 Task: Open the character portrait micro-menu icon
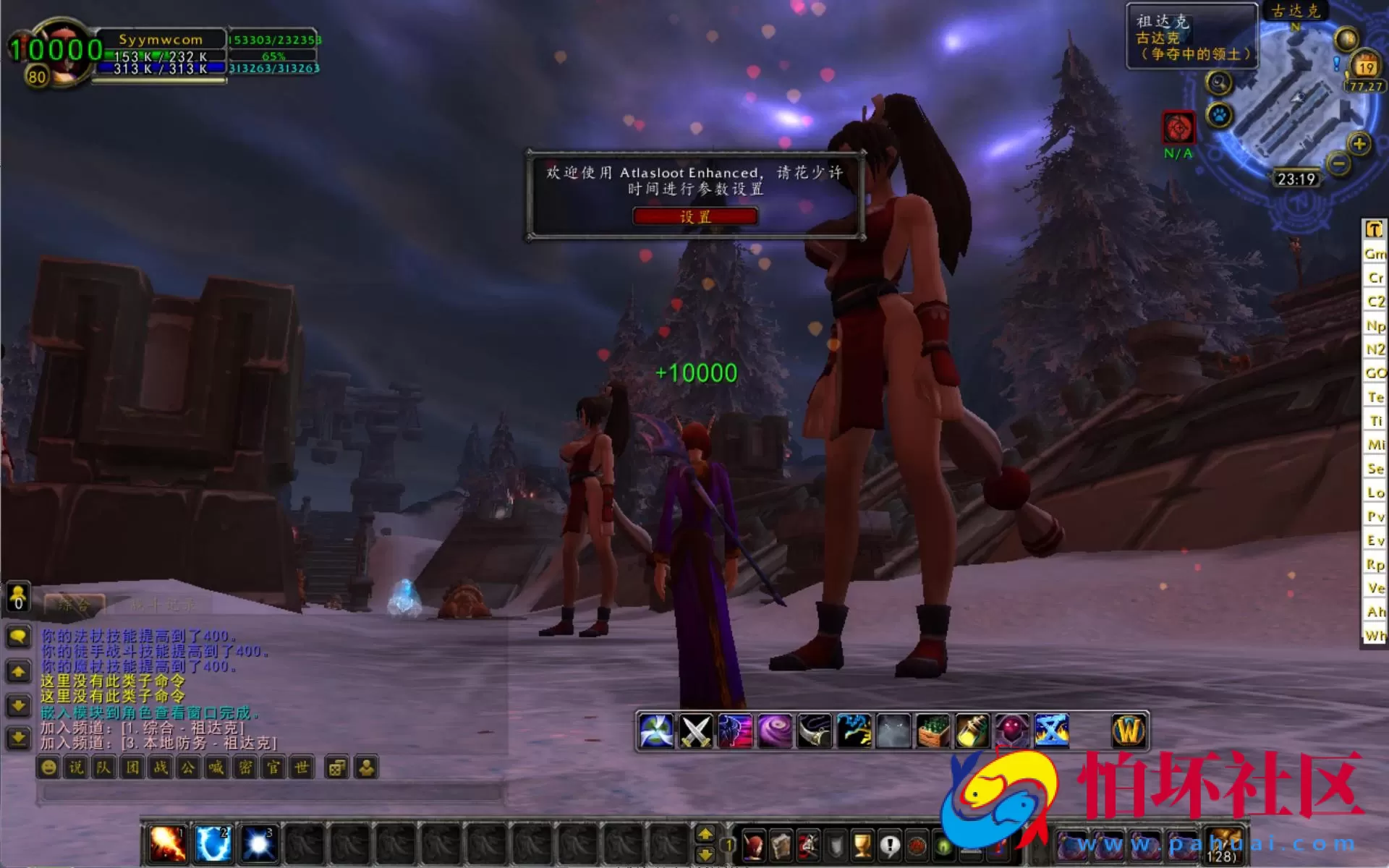click(x=754, y=844)
